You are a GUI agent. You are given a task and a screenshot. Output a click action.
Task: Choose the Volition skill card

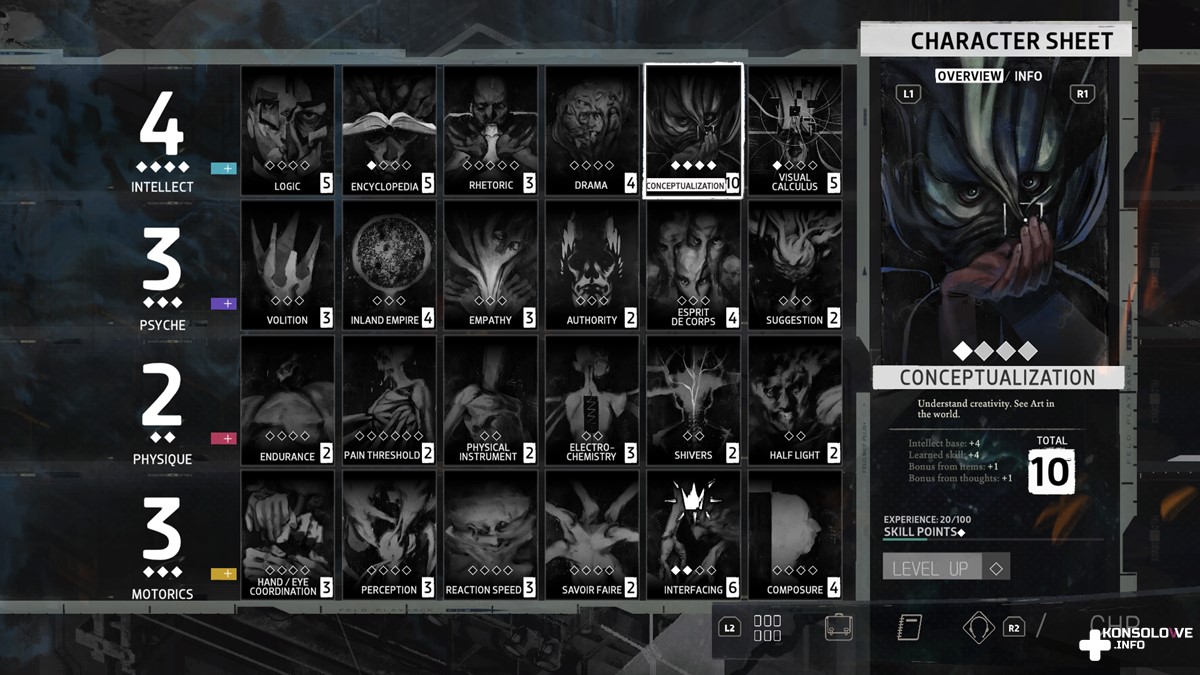pyautogui.click(x=287, y=265)
